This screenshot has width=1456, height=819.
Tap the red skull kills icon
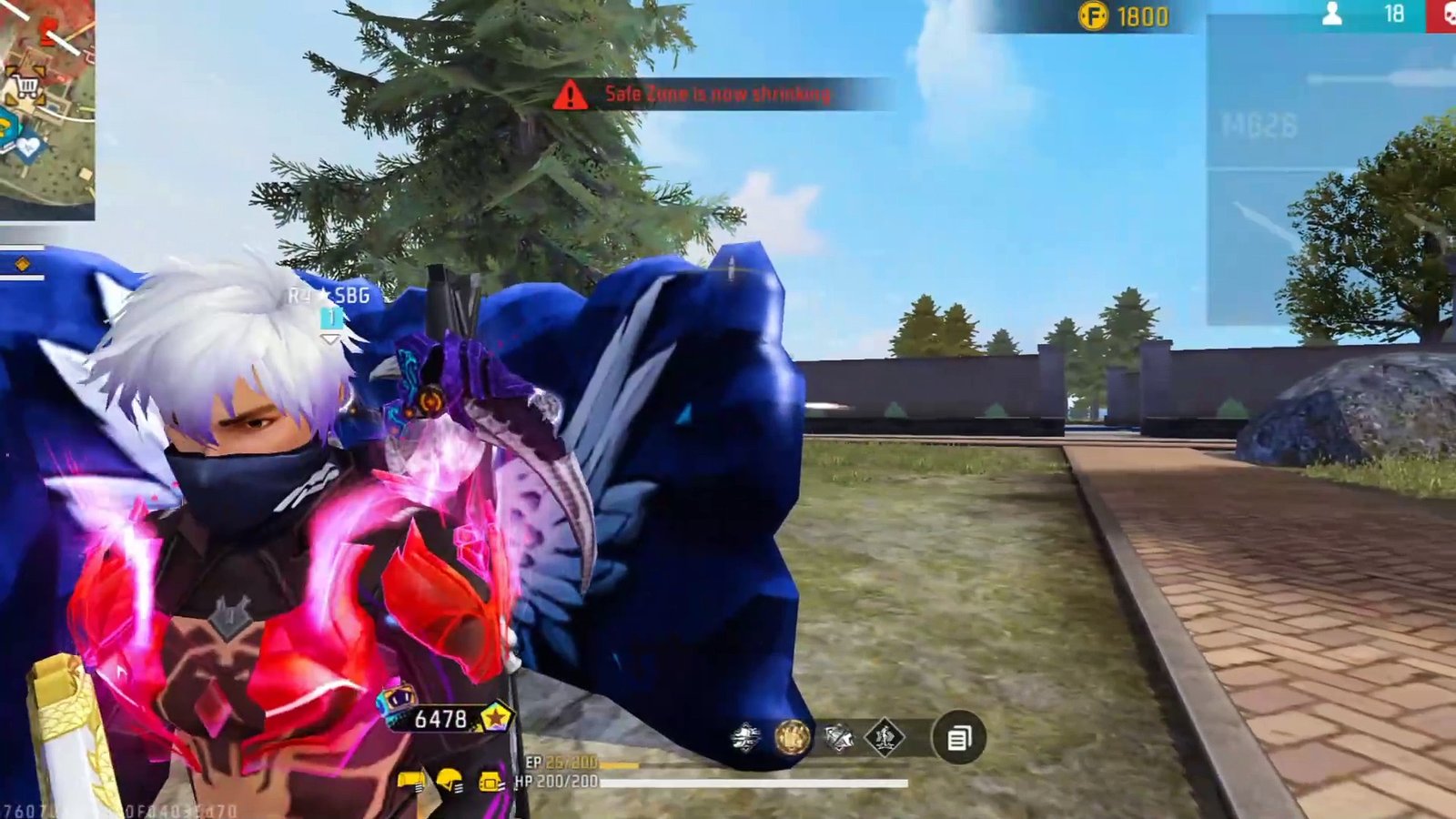[x=1445, y=15]
